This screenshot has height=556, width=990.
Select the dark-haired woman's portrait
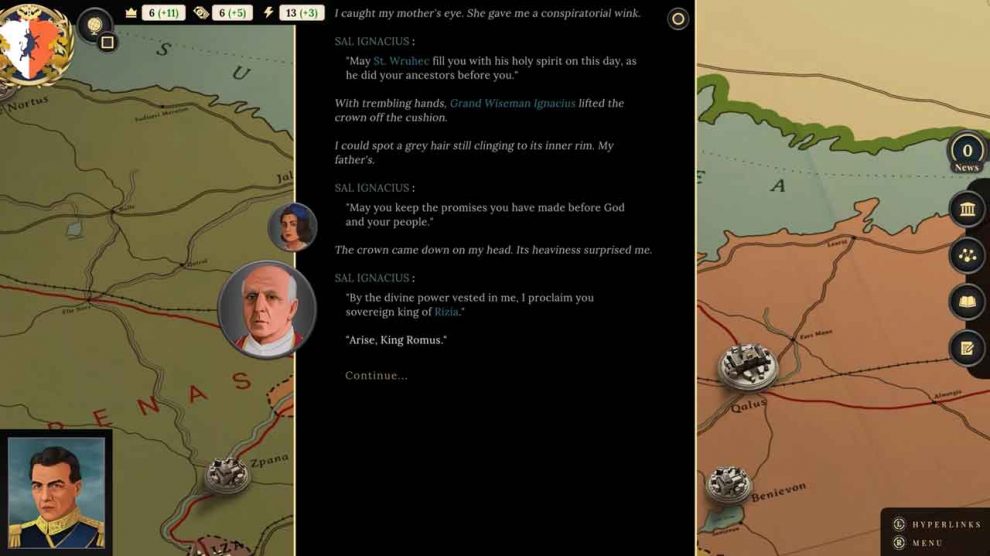(x=292, y=227)
